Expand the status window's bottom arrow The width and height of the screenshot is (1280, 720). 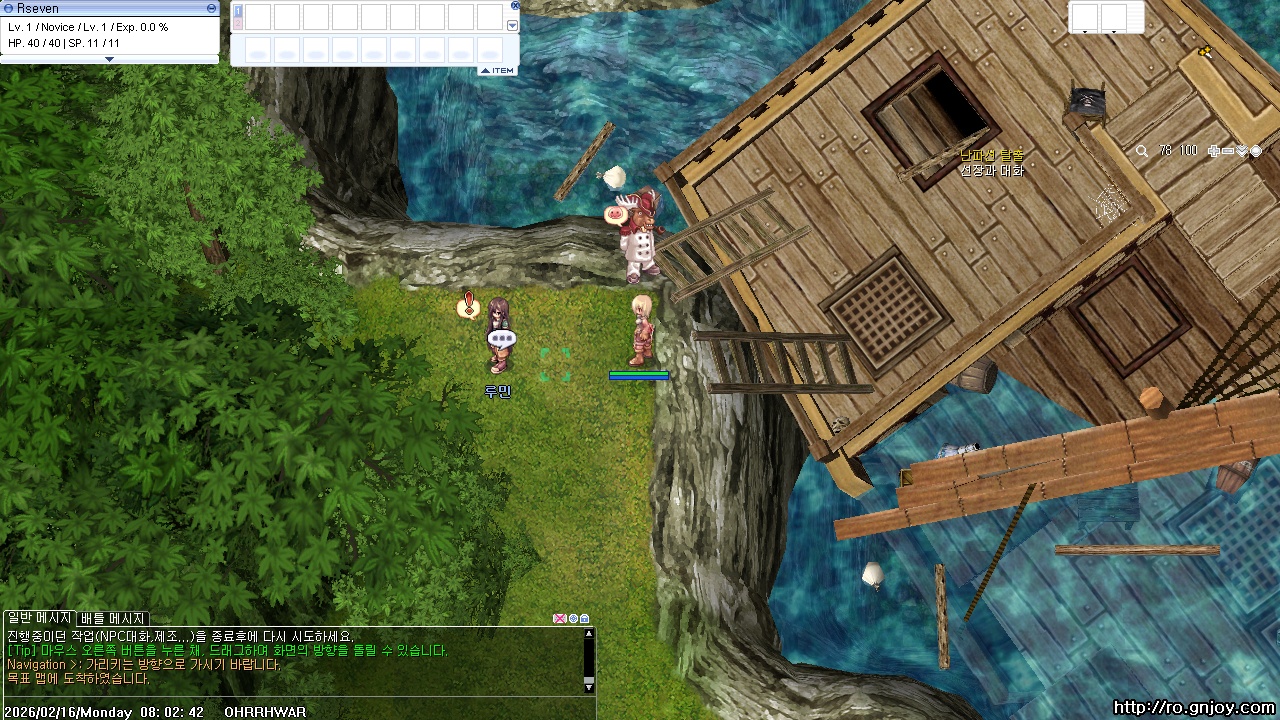[x=110, y=59]
